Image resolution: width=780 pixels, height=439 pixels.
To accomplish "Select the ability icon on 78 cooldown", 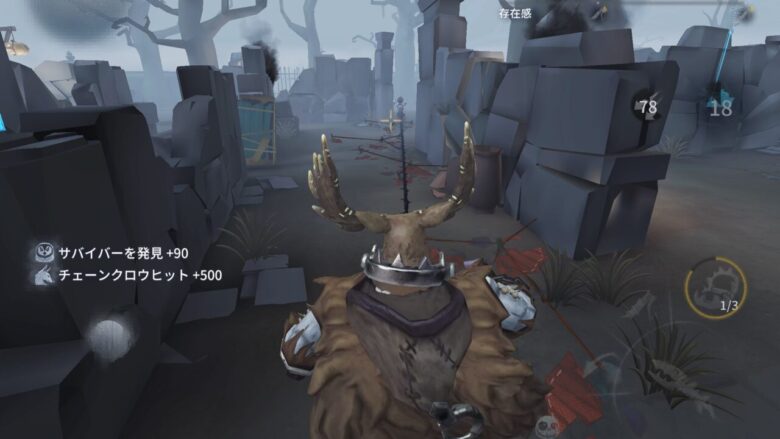I will pyautogui.click(x=648, y=106).
